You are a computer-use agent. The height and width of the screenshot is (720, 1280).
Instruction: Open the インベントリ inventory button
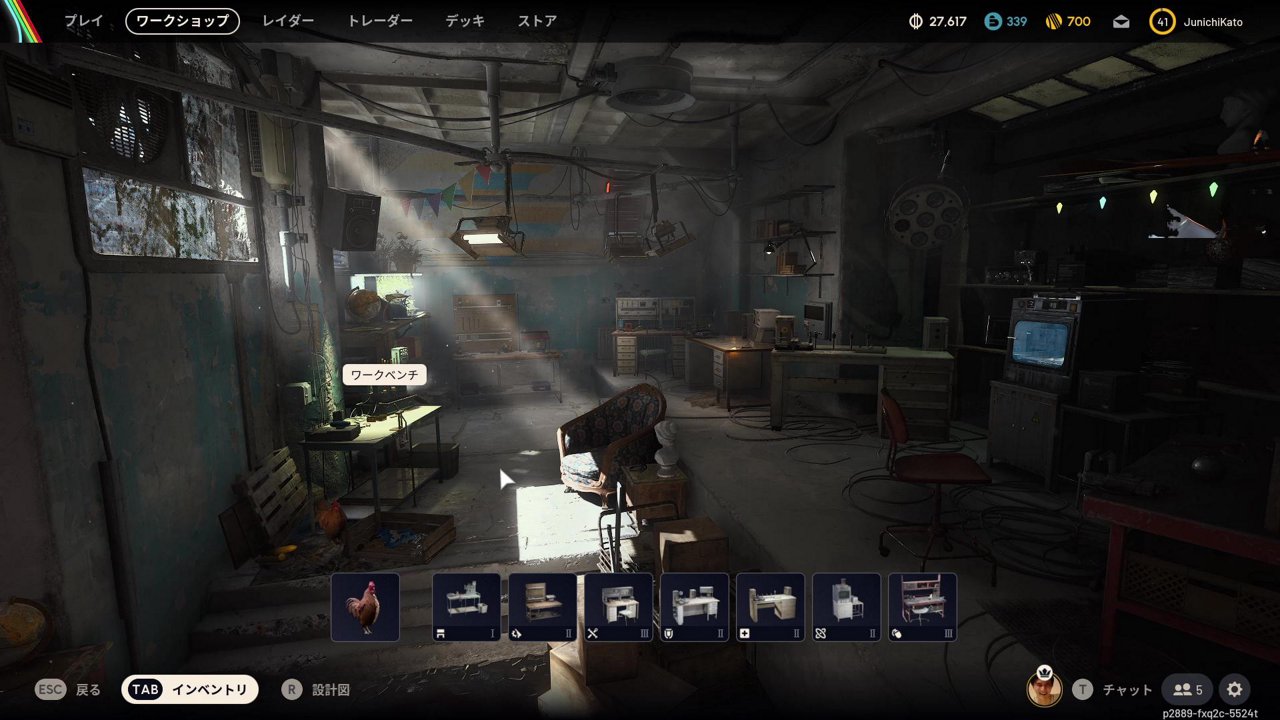(x=190, y=689)
